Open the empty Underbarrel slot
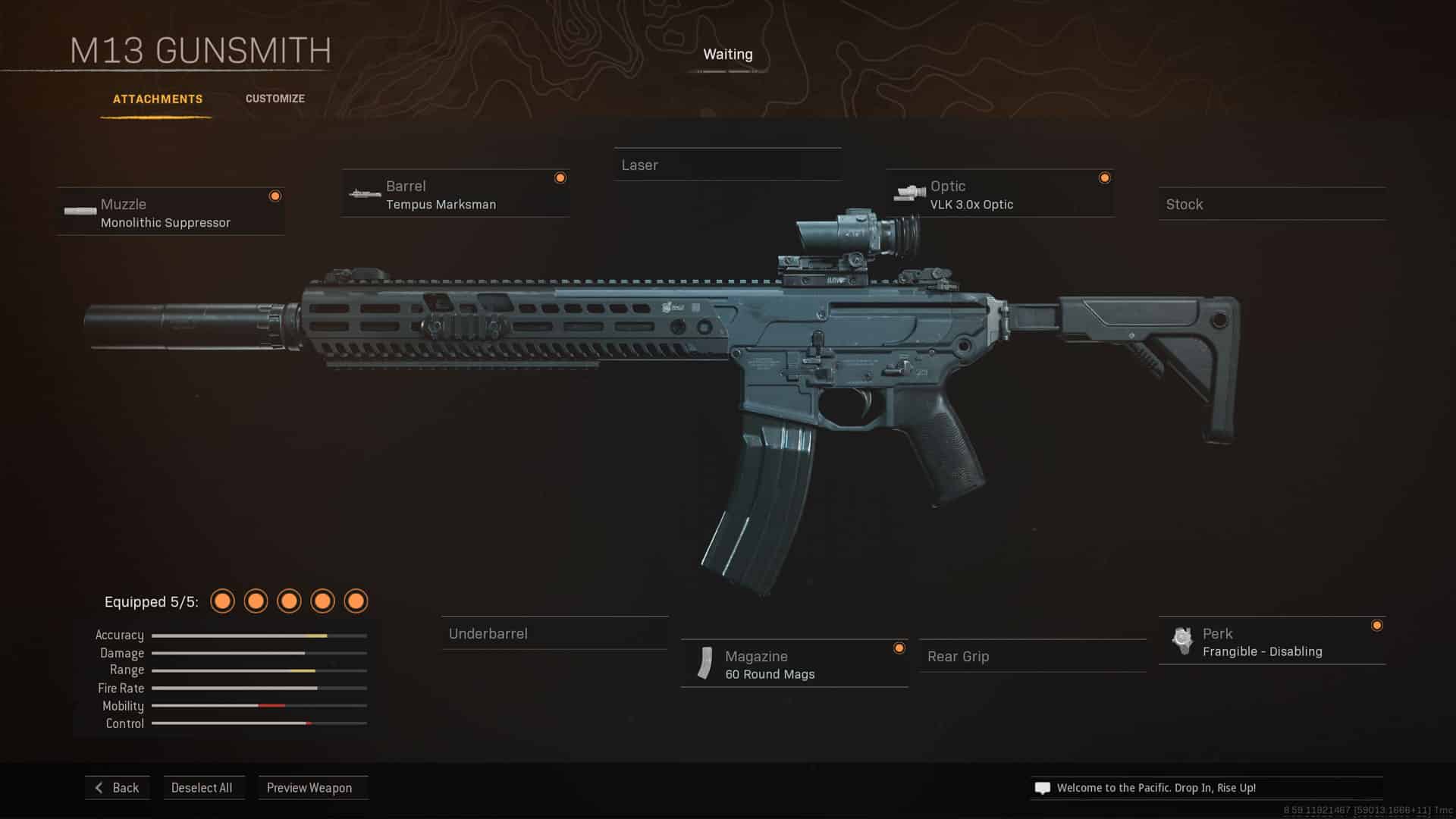 (554, 634)
